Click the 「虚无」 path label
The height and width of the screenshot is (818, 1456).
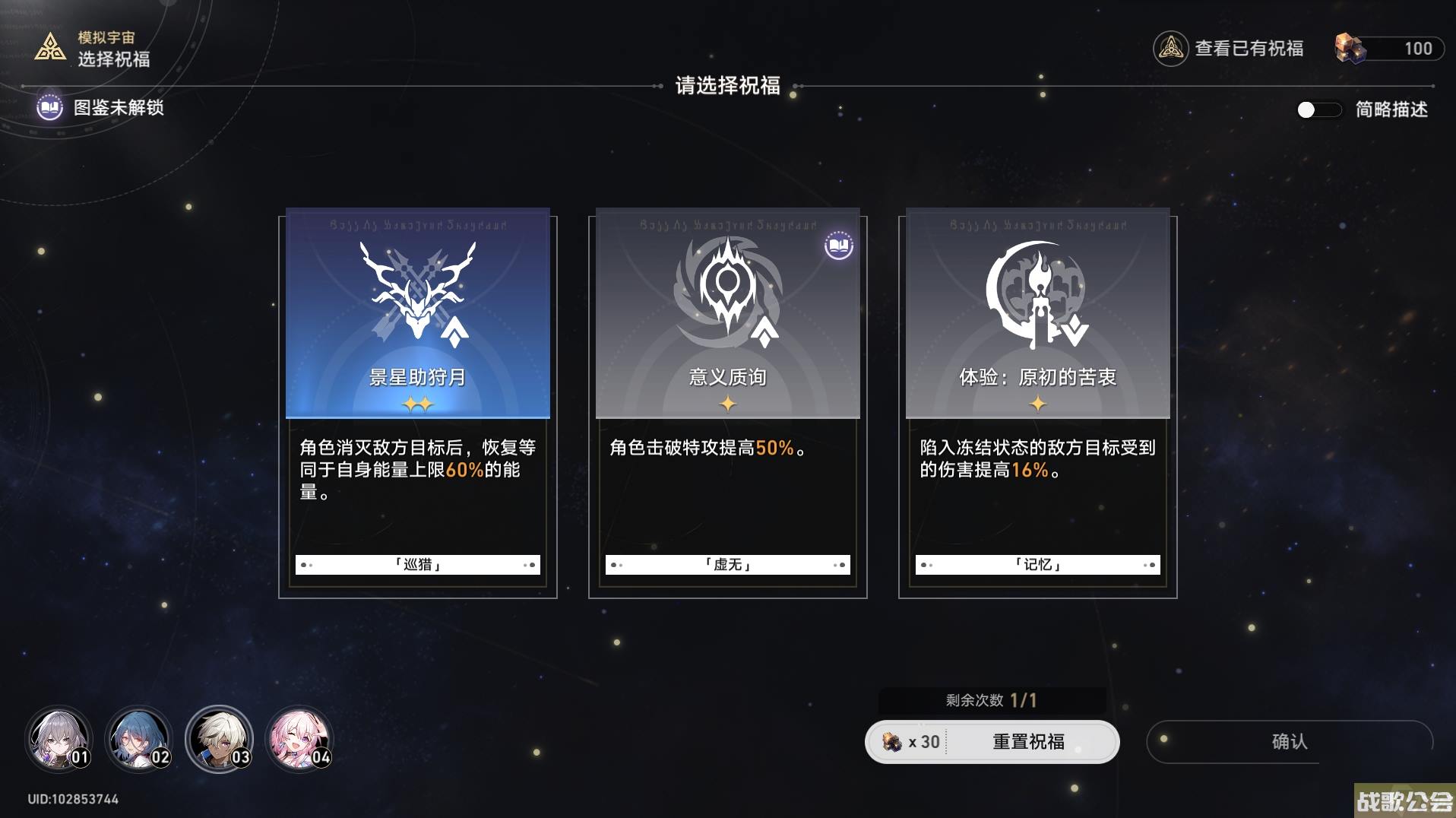pyautogui.click(x=726, y=564)
